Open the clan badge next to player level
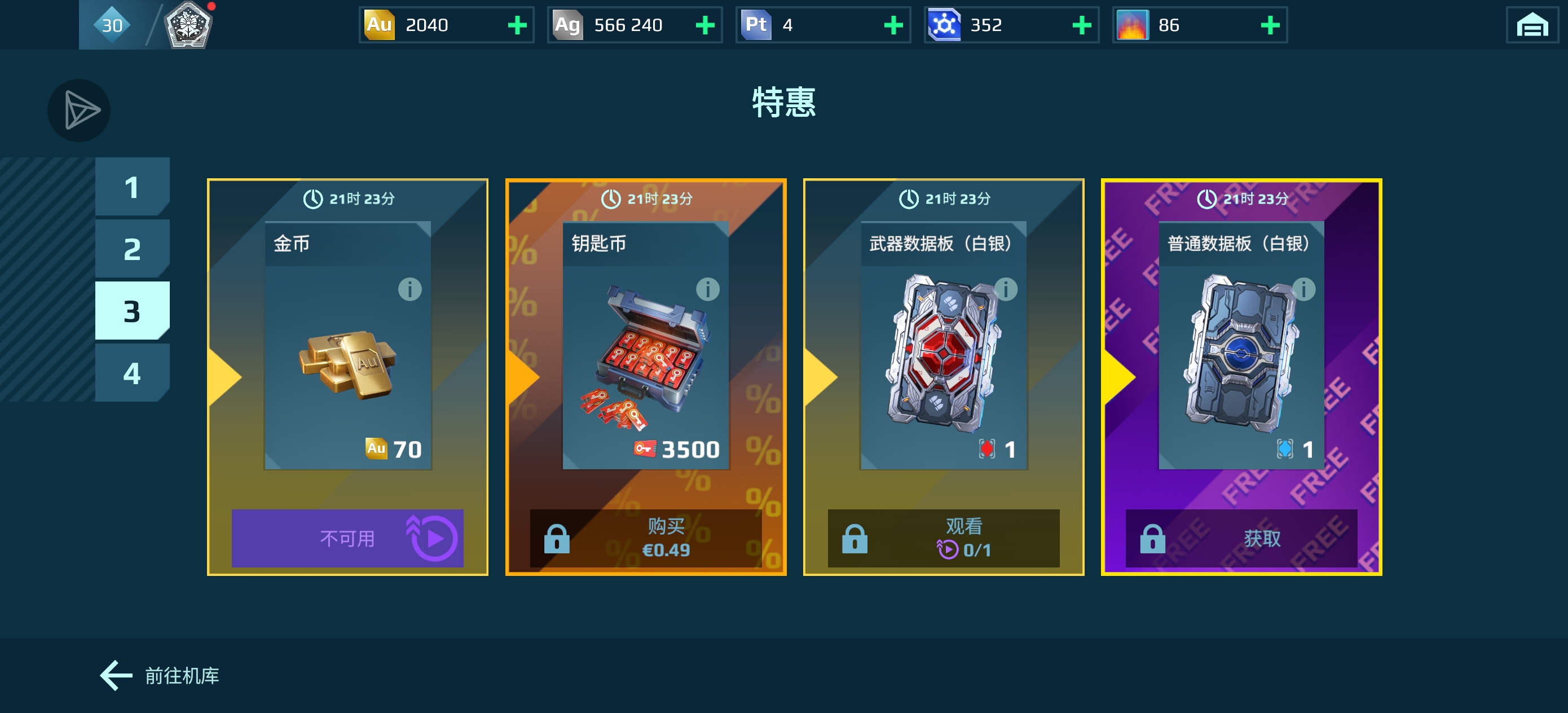Viewport: 1568px width, 713px height. (190, 25)
